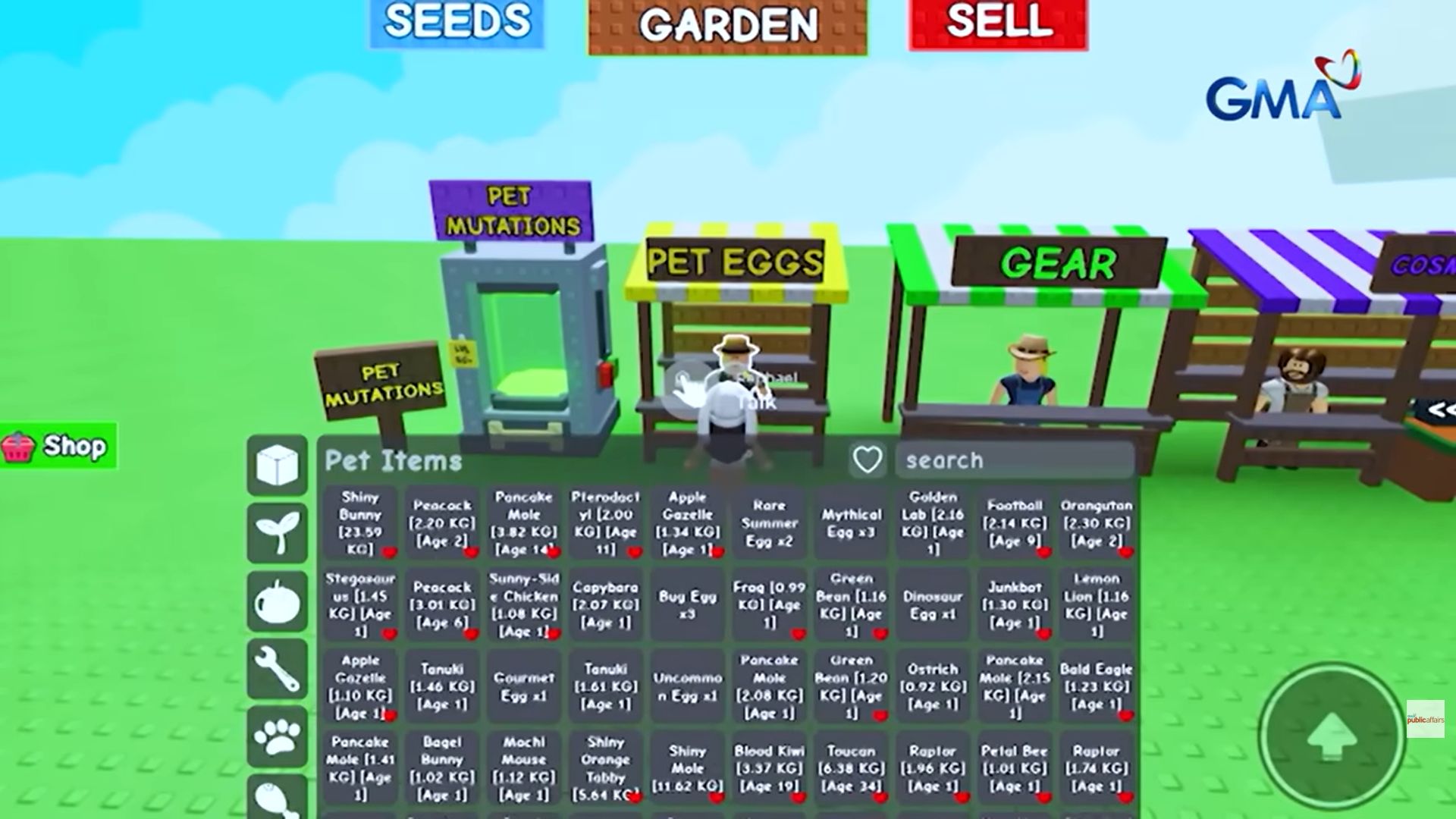The height and width of the screenshot is (819, 1456).
Task: Switch to the SEEDS tab banner
Action: [x=456, y=23]
